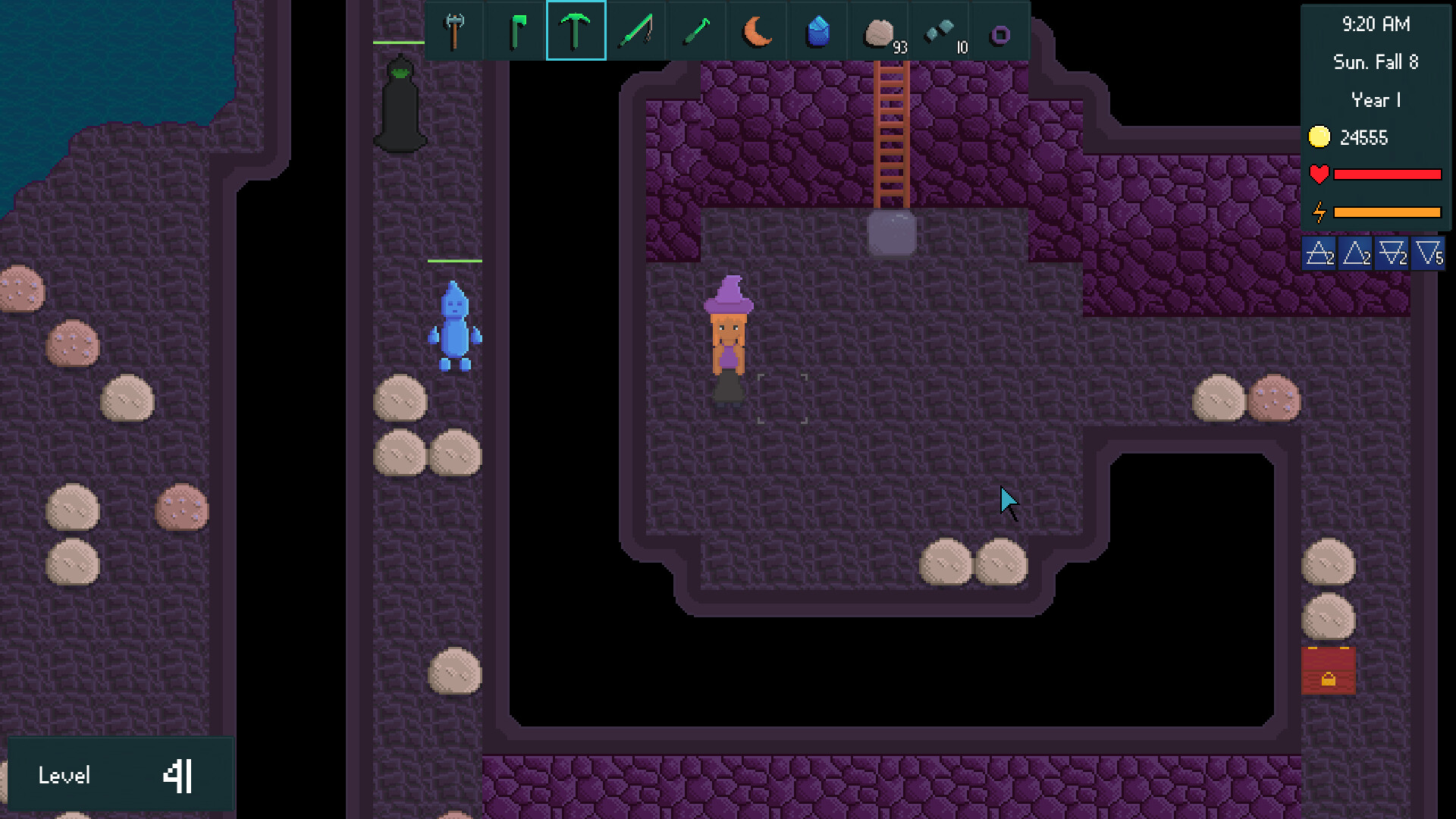The height and width of the screenshot is (819, 1456).
Task: Select the blue crystal item slot
Action: pyautogui.click(x=817, y=30)
